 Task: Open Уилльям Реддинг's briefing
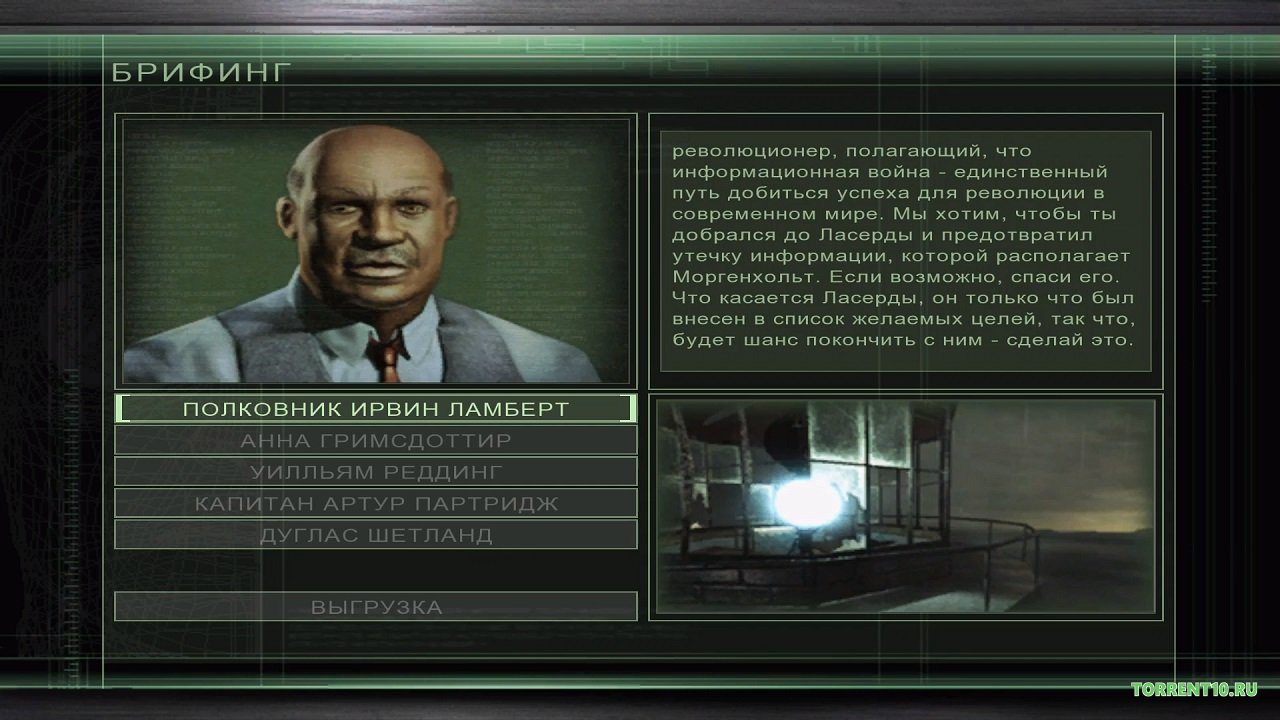tap(376, 471)
